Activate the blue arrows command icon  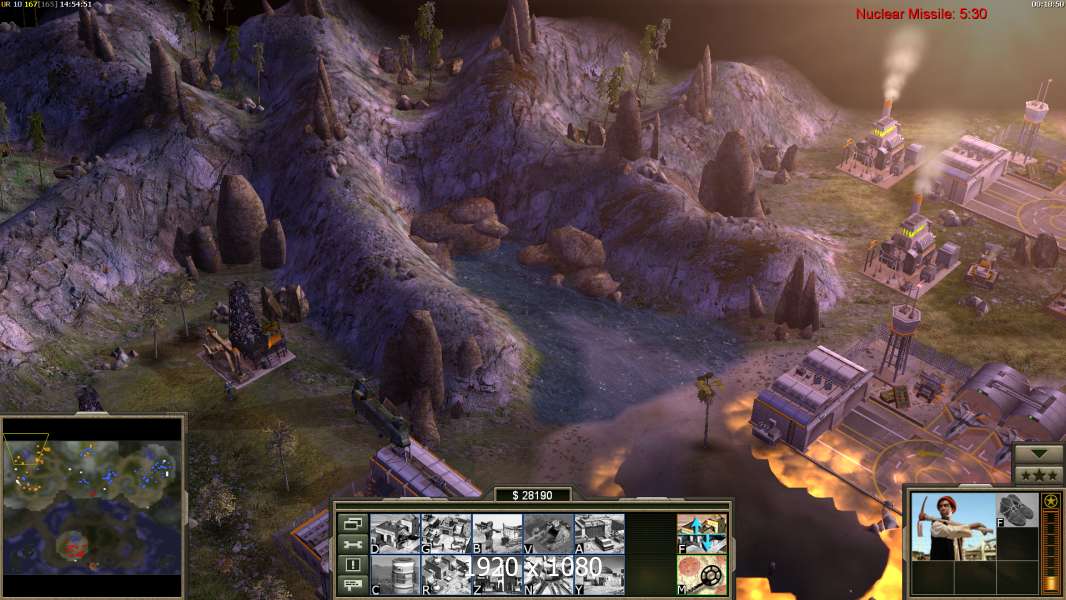(702, 533)
